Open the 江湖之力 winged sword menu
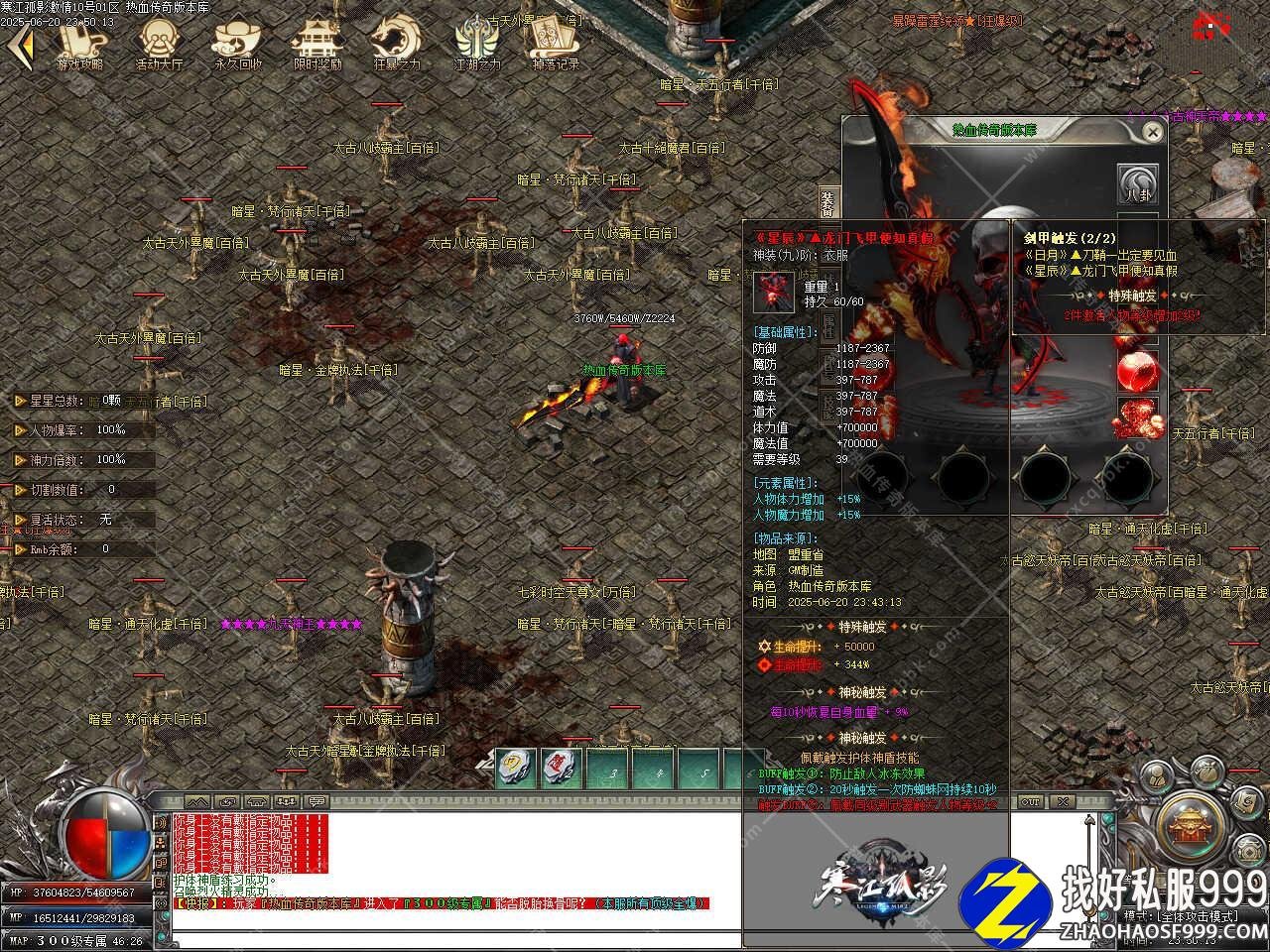Image resolution: width=1270 pixels, height=952 pixels. [476, 44]
